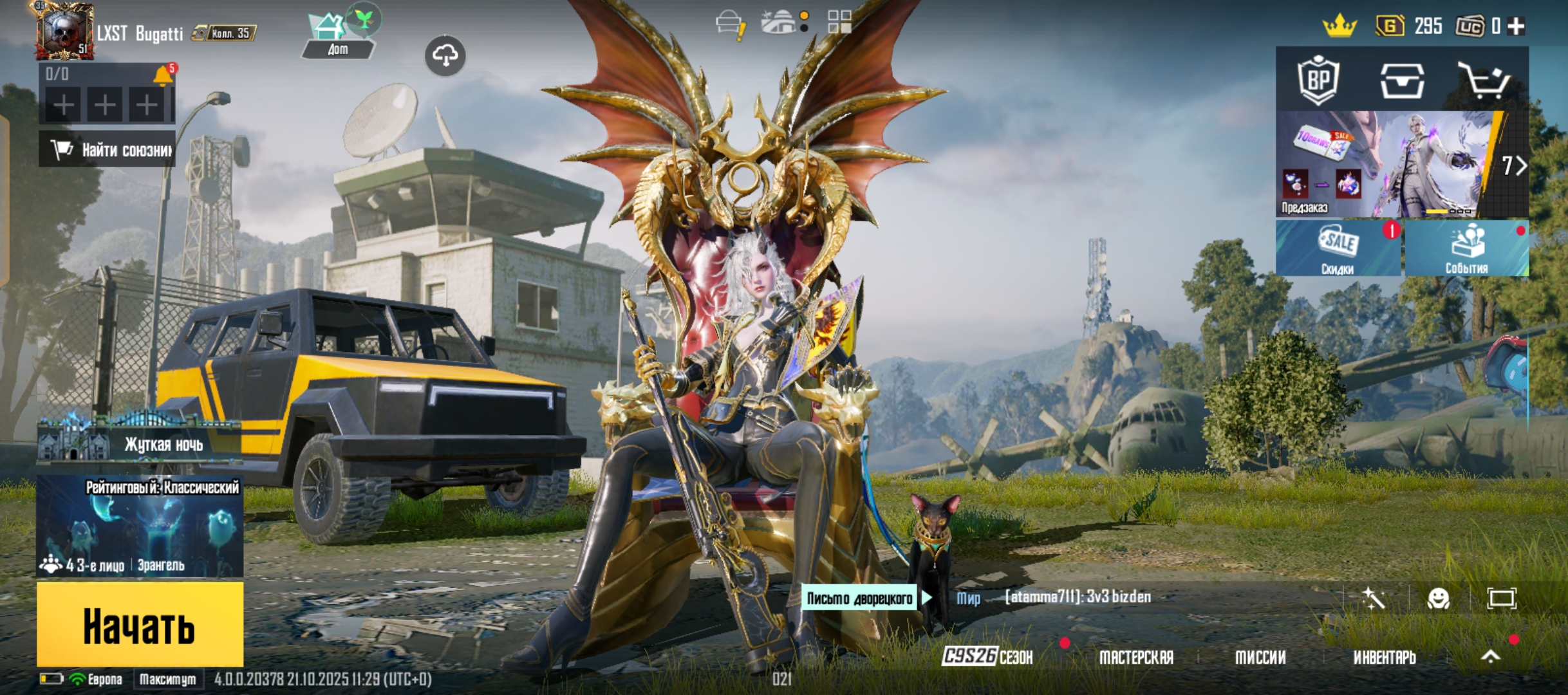Open the Мастерская workshop menu
Screen dimensions: 1568x695
1136,657
